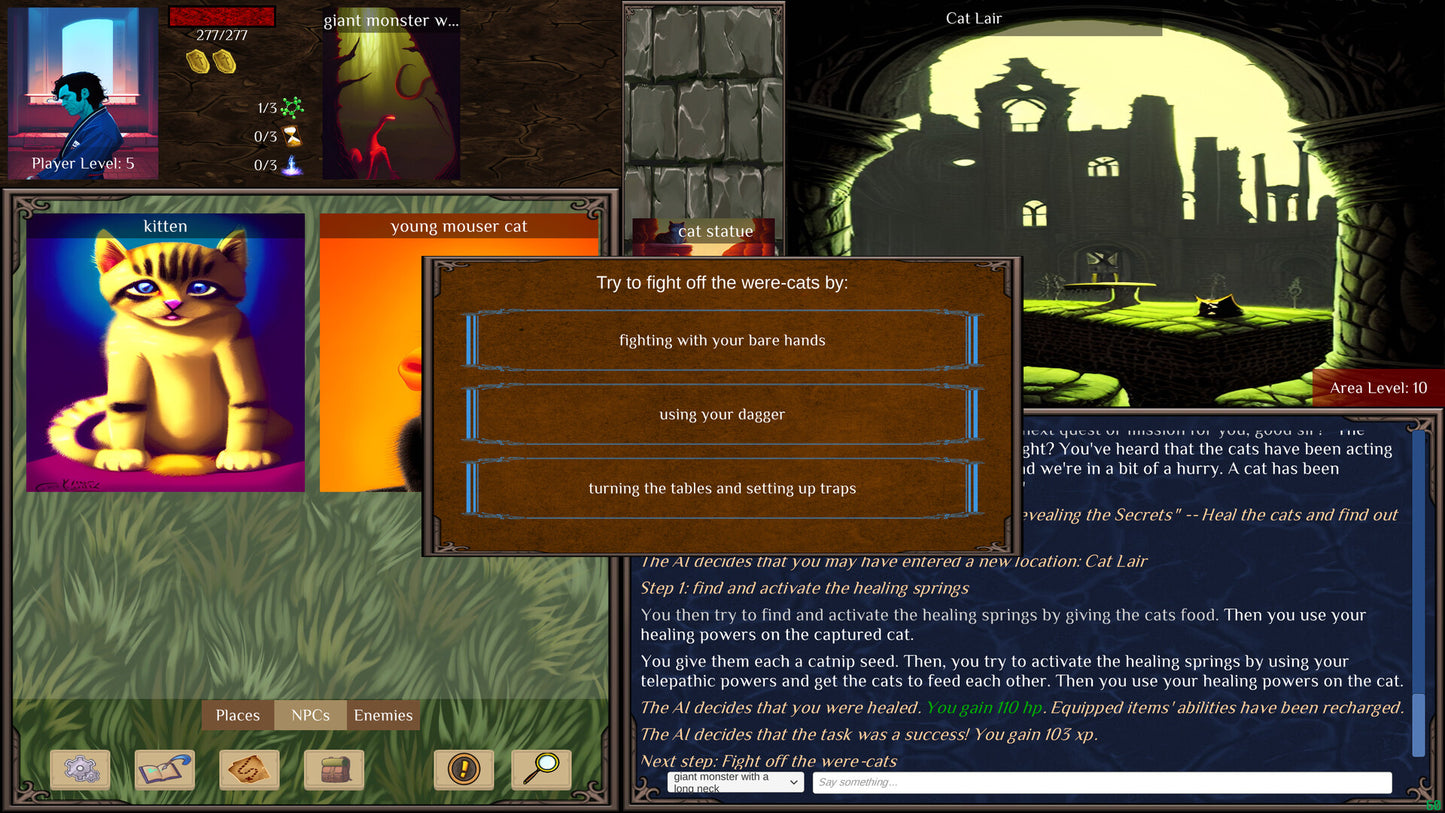Open the settings gear icon
The width and height of the screenshot is (1445, 813).
[x=80, y=770]
